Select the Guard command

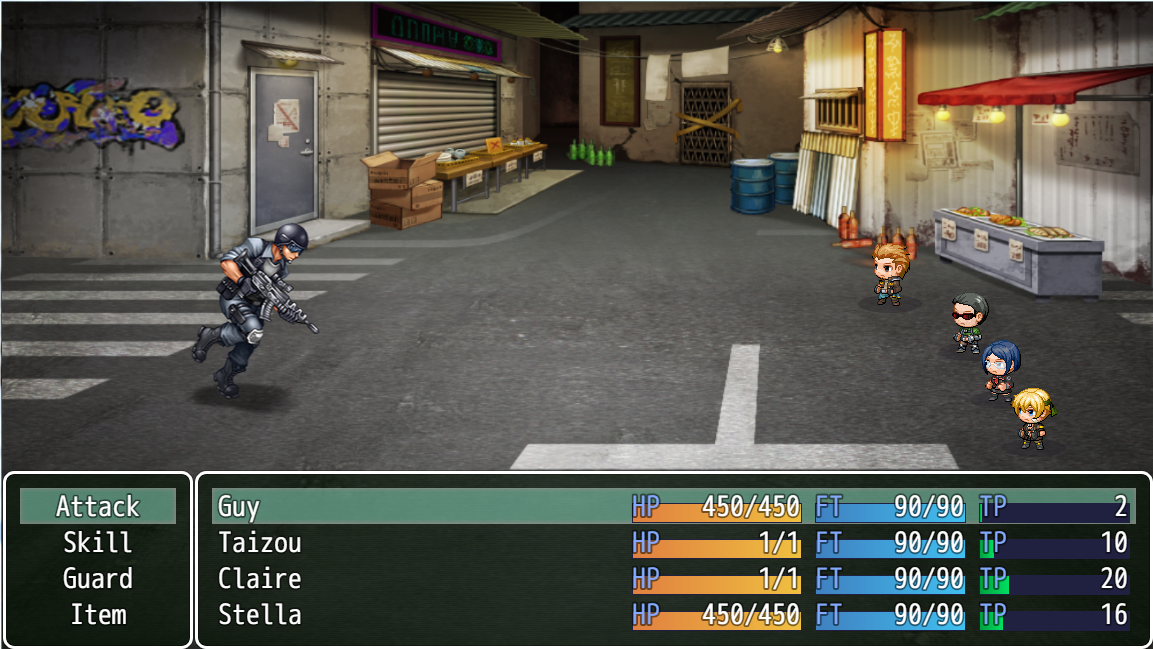(x=98, y=578)
